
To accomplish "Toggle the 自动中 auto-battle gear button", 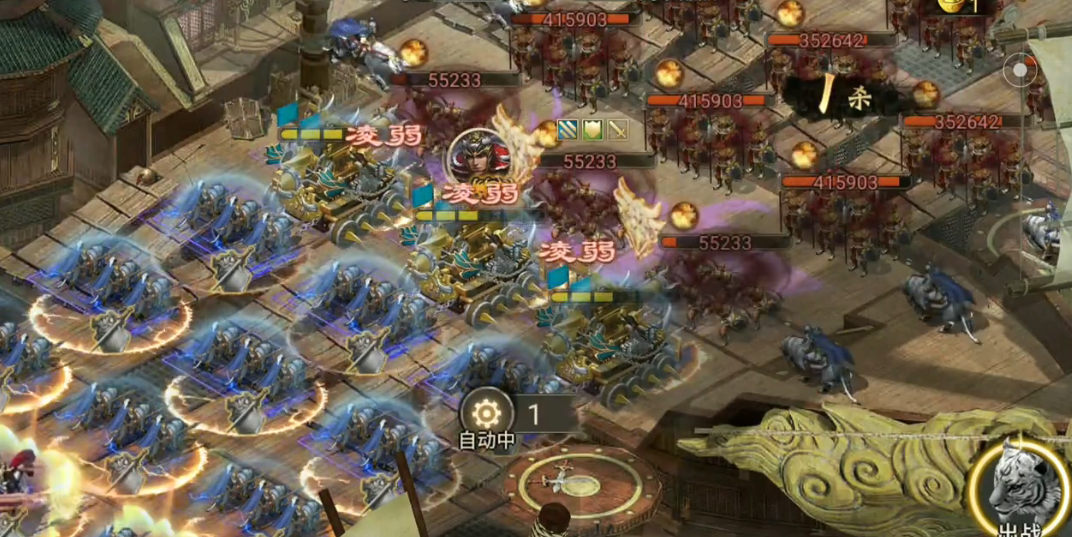I will point(486,413).
